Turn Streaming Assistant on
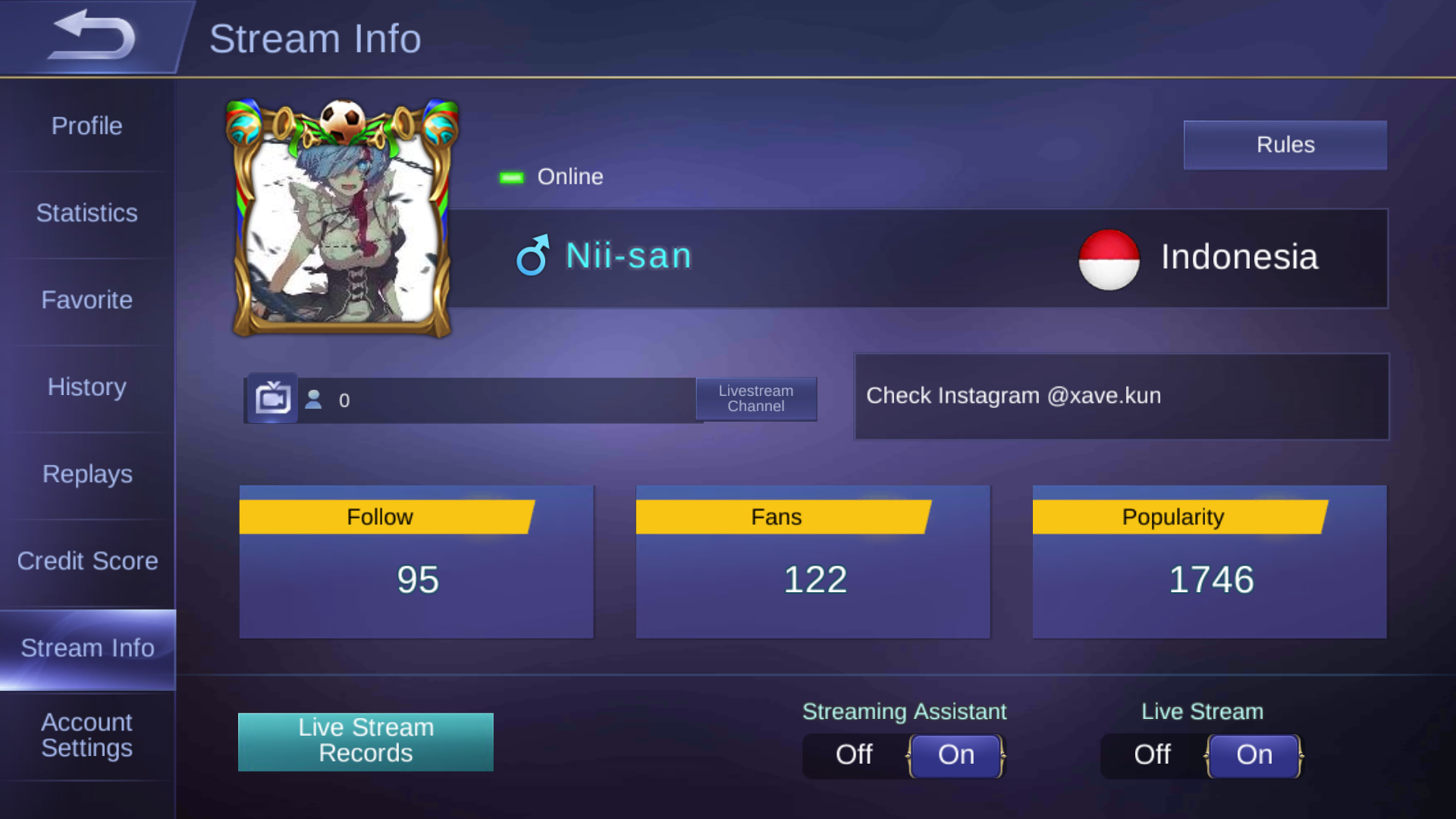The width and height of the screenshot is (1456, 819). coord(955,755)
